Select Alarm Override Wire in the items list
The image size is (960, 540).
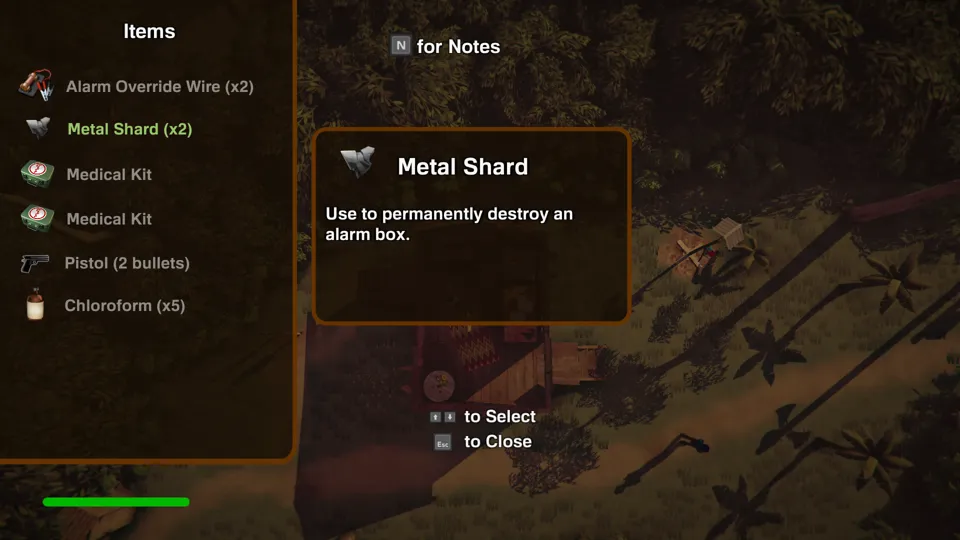tap(159, 87)
